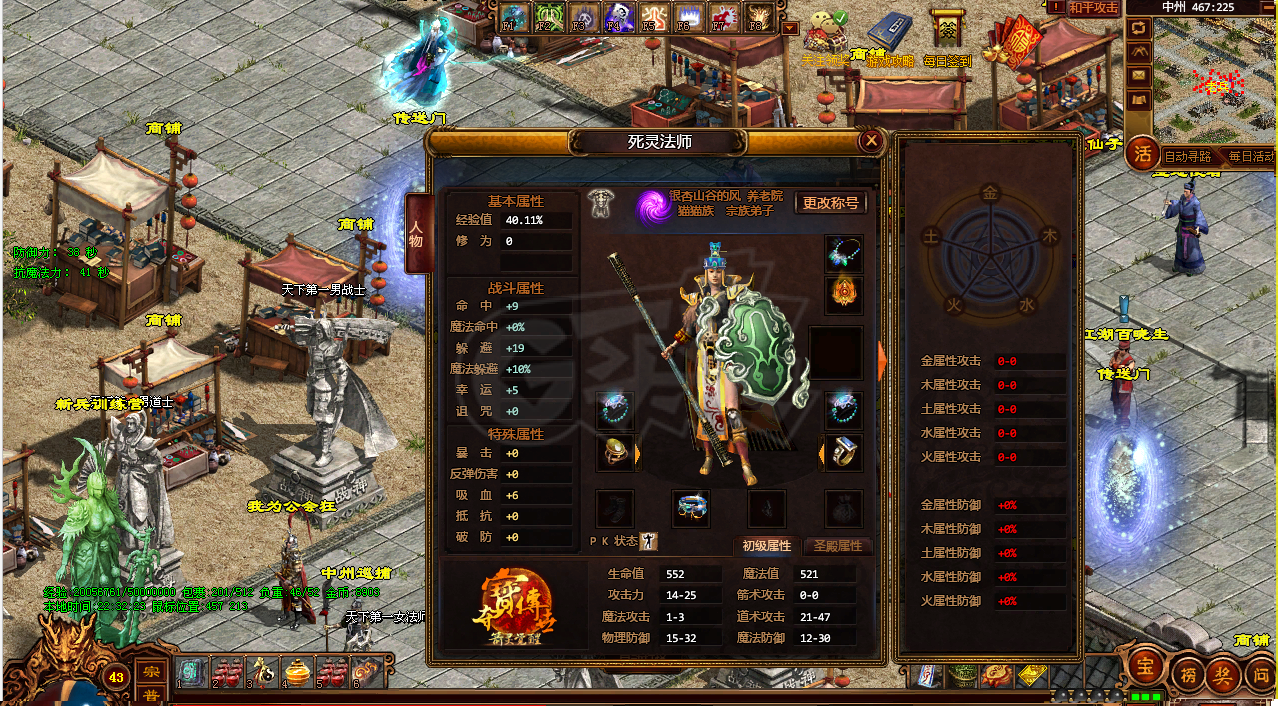Image resolution: width=1278 pixels, height=706 pixels.
Task: Click the 更改称号 change title button
Action: tap(830, 203)
